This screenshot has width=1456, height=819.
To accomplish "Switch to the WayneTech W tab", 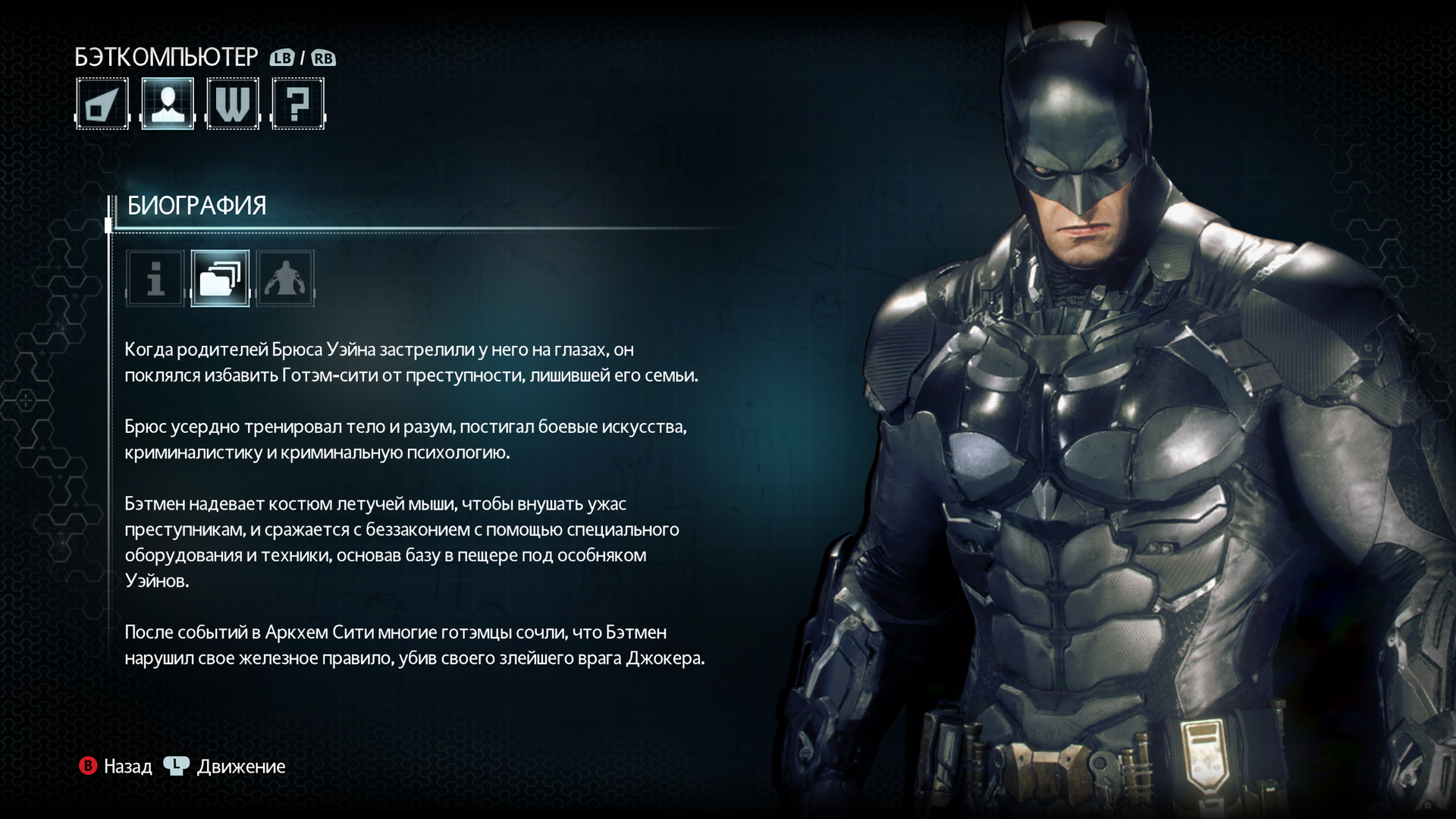I will point(233,104).
